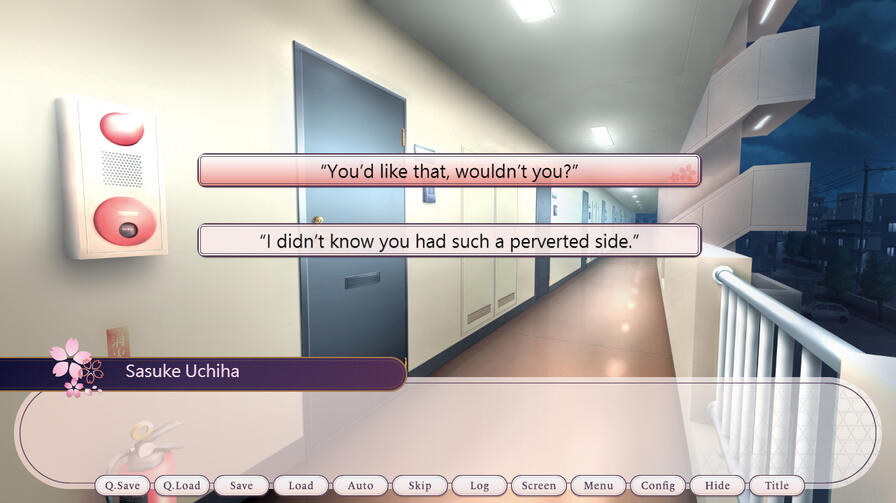Open Config settings
Image resolution: width=896 pixels, height=503 pixels.
click(x=658, y=486)
